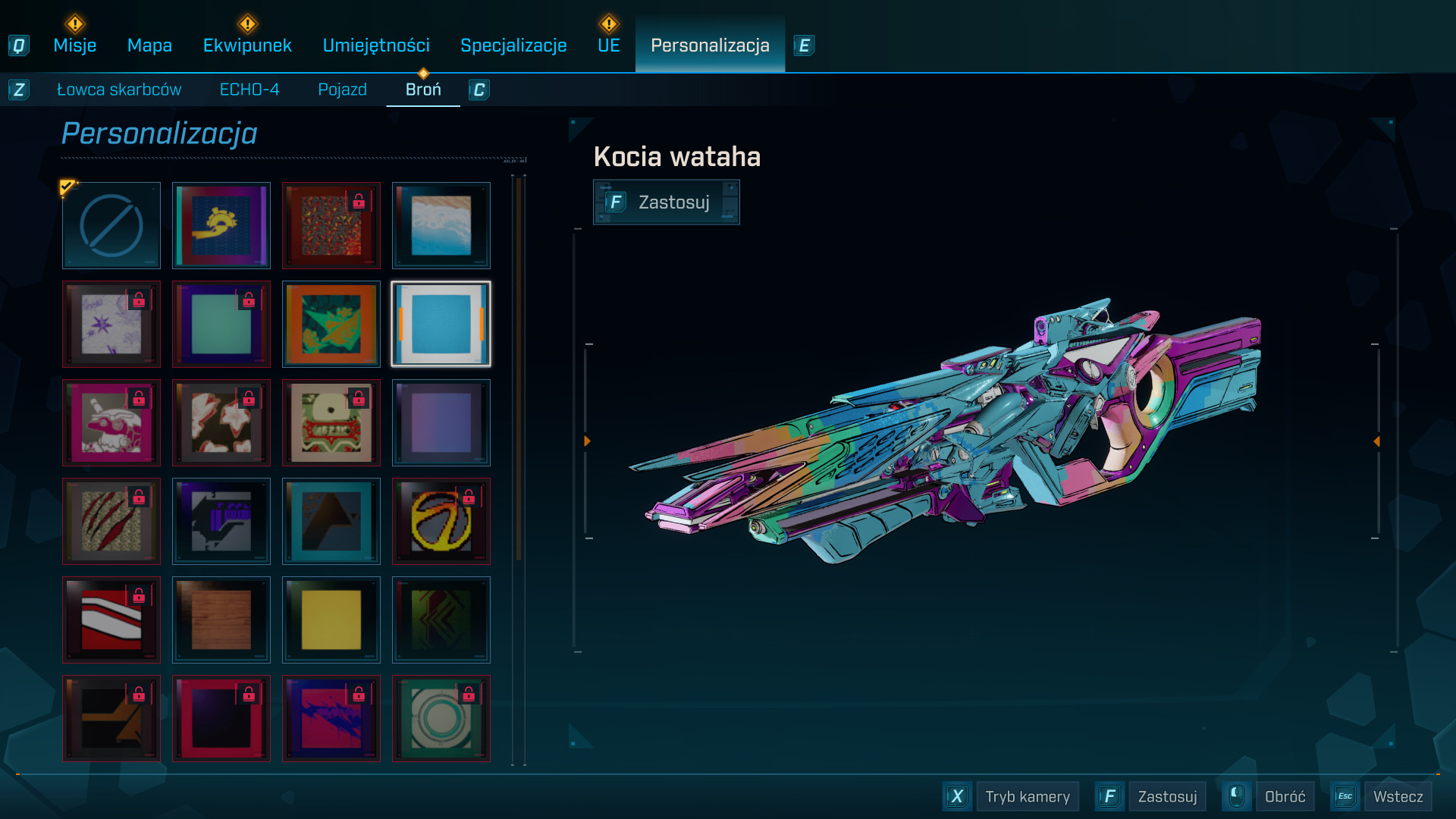Pick the solid yellow skin tile

[331, 620]
